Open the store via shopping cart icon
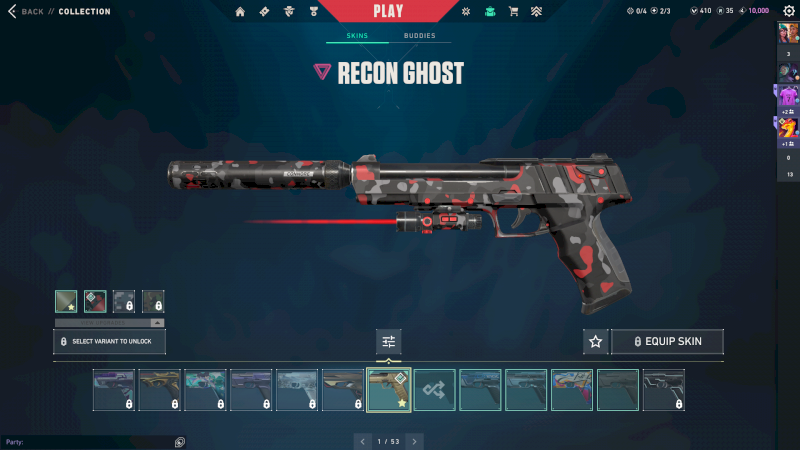Image resolution: width=800 pixels, height=450 pixels. coord(513,12)
